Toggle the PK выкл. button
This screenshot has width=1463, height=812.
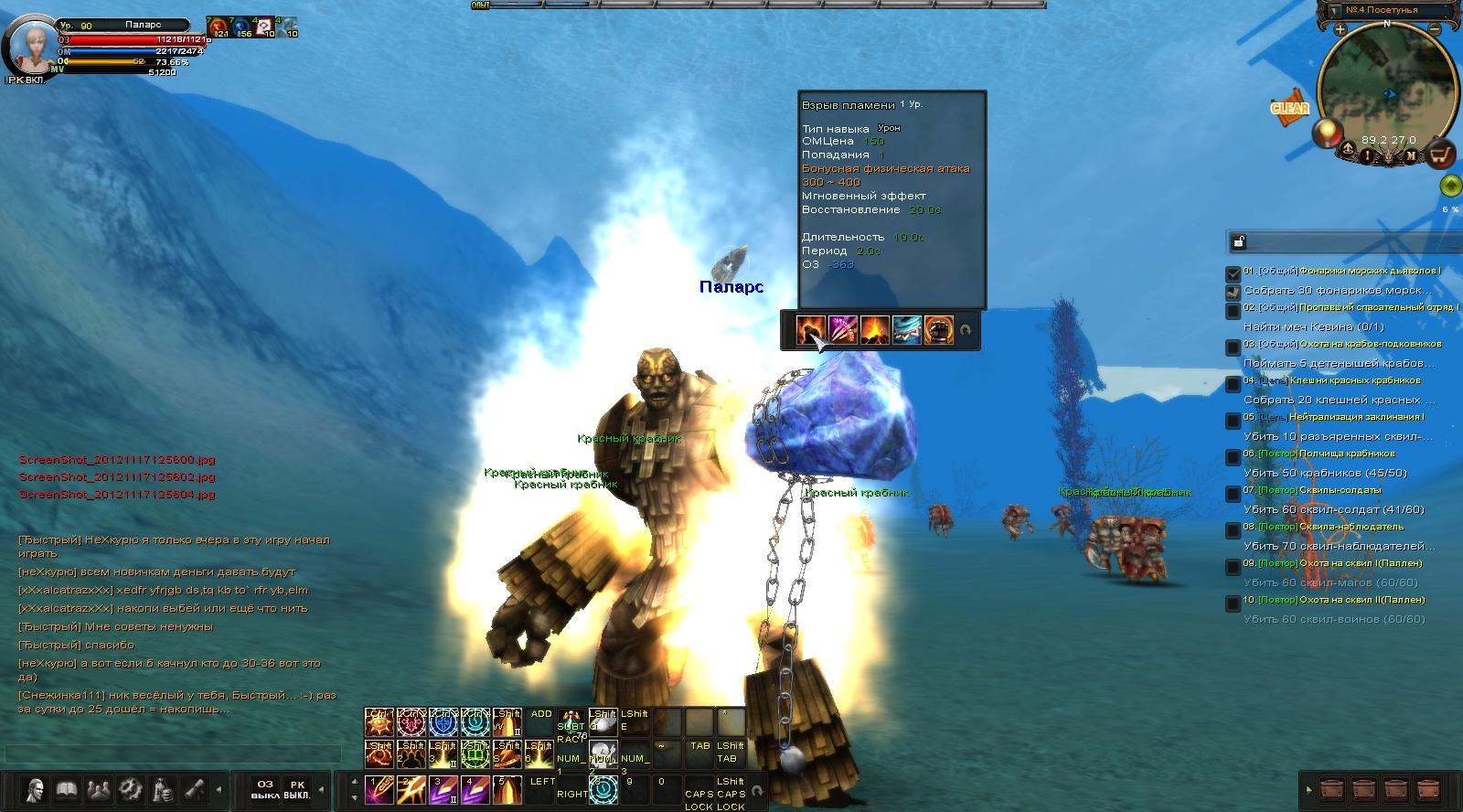click(x=297, y=789)
